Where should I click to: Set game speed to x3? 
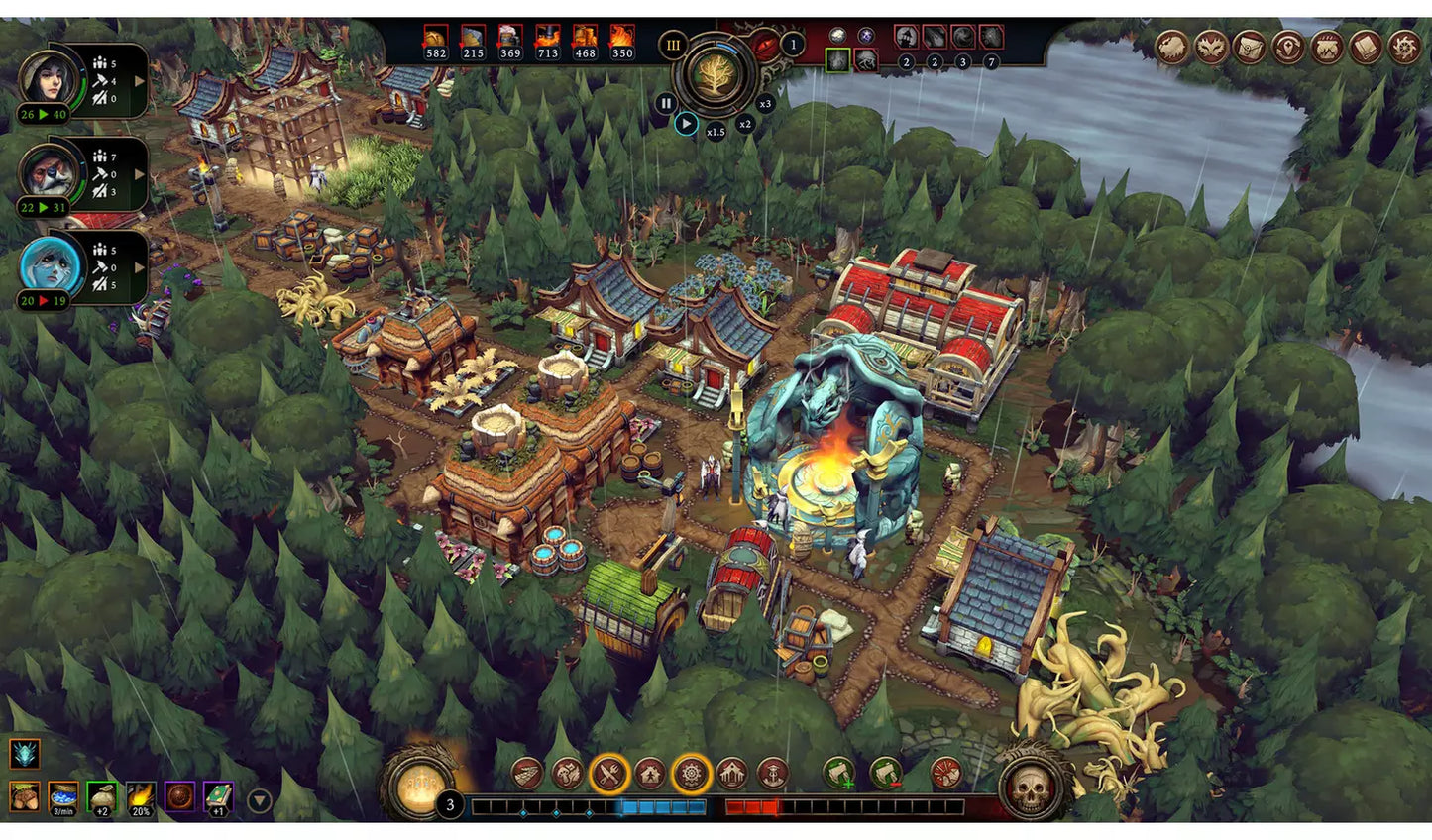click(x=765, y=103)
